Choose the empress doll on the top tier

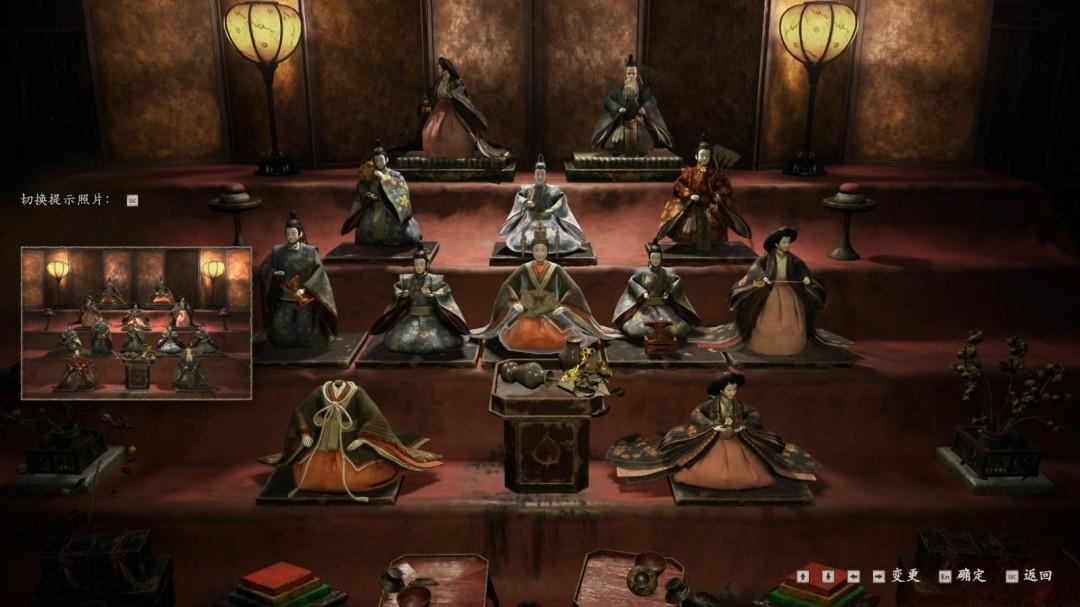[x=452, y=115]
